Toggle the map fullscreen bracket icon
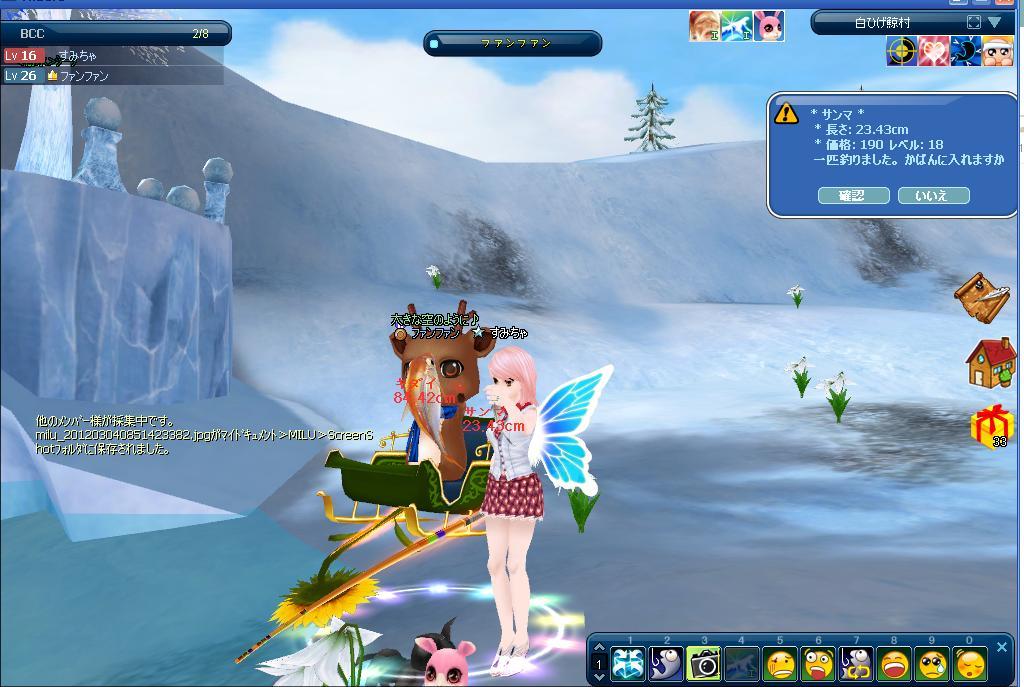 coord(974,22)
